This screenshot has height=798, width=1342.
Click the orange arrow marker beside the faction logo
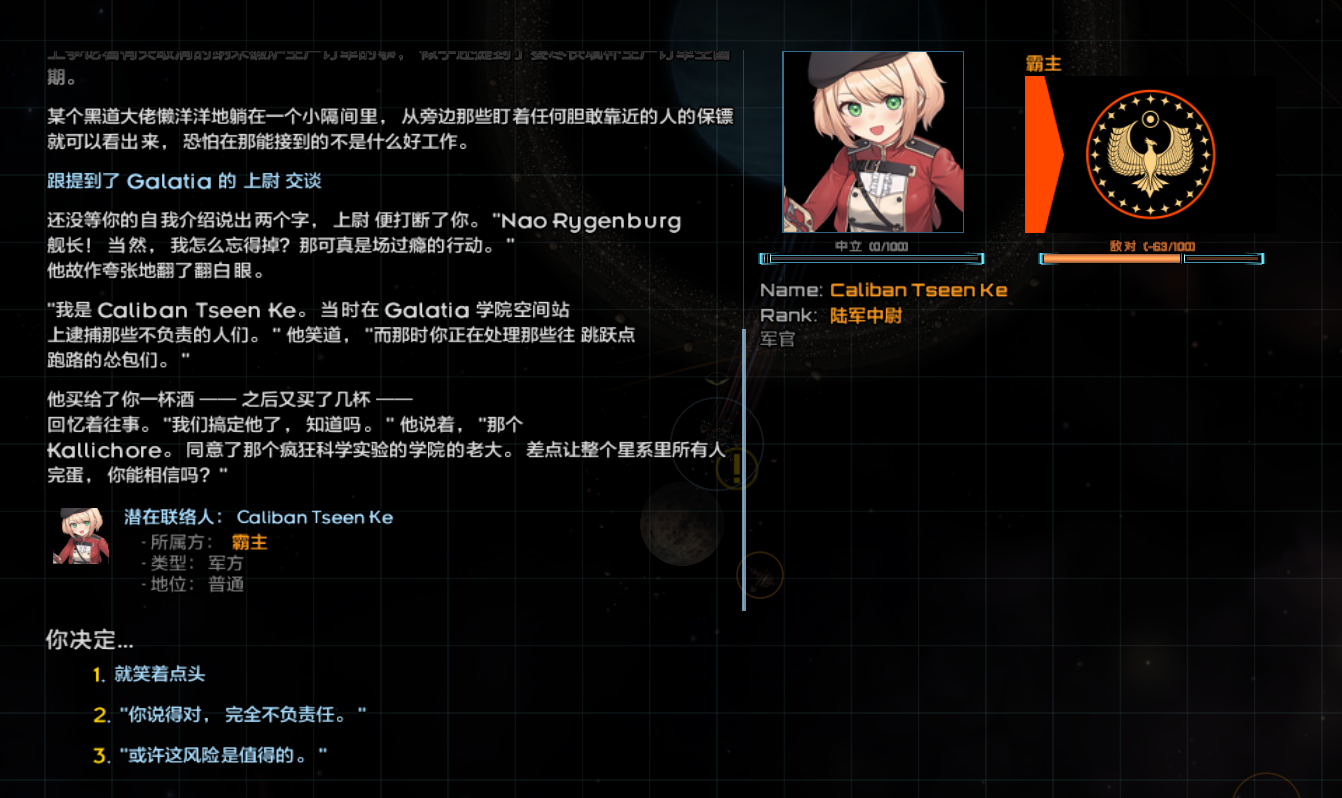pos(1040,155)
